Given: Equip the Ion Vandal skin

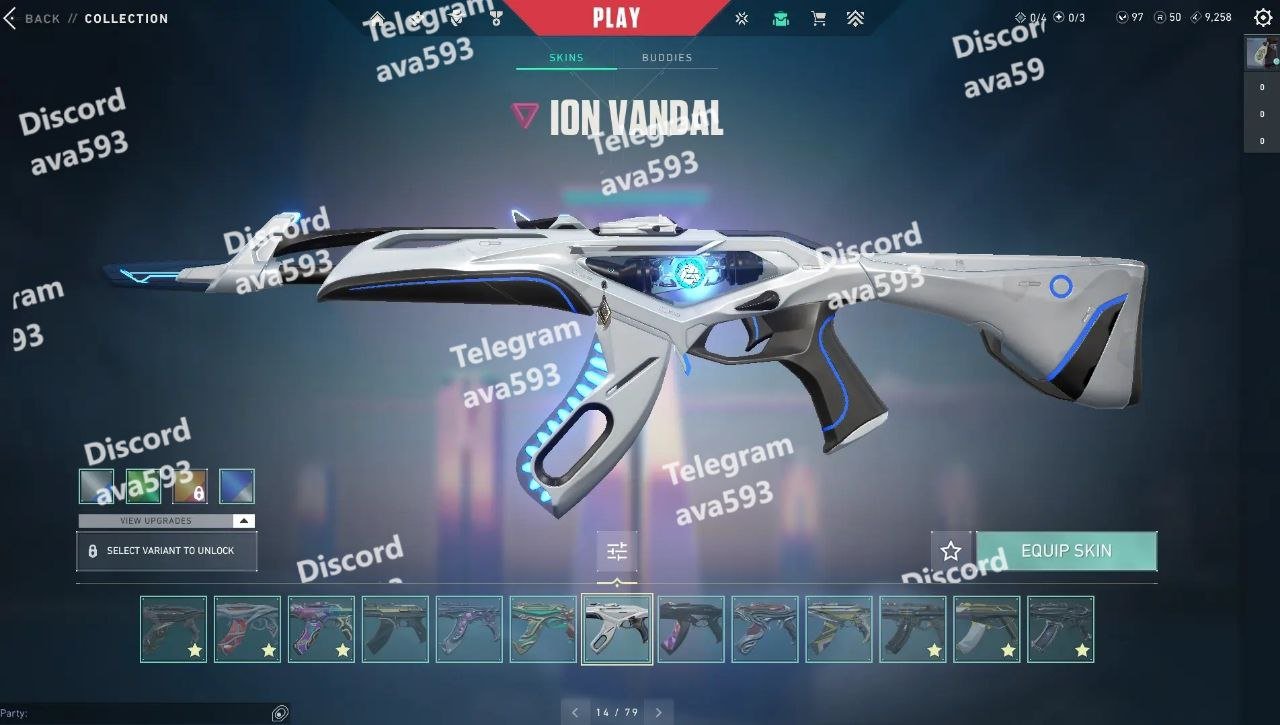Looking at the screenshot, I should (x=1066, y=551).
